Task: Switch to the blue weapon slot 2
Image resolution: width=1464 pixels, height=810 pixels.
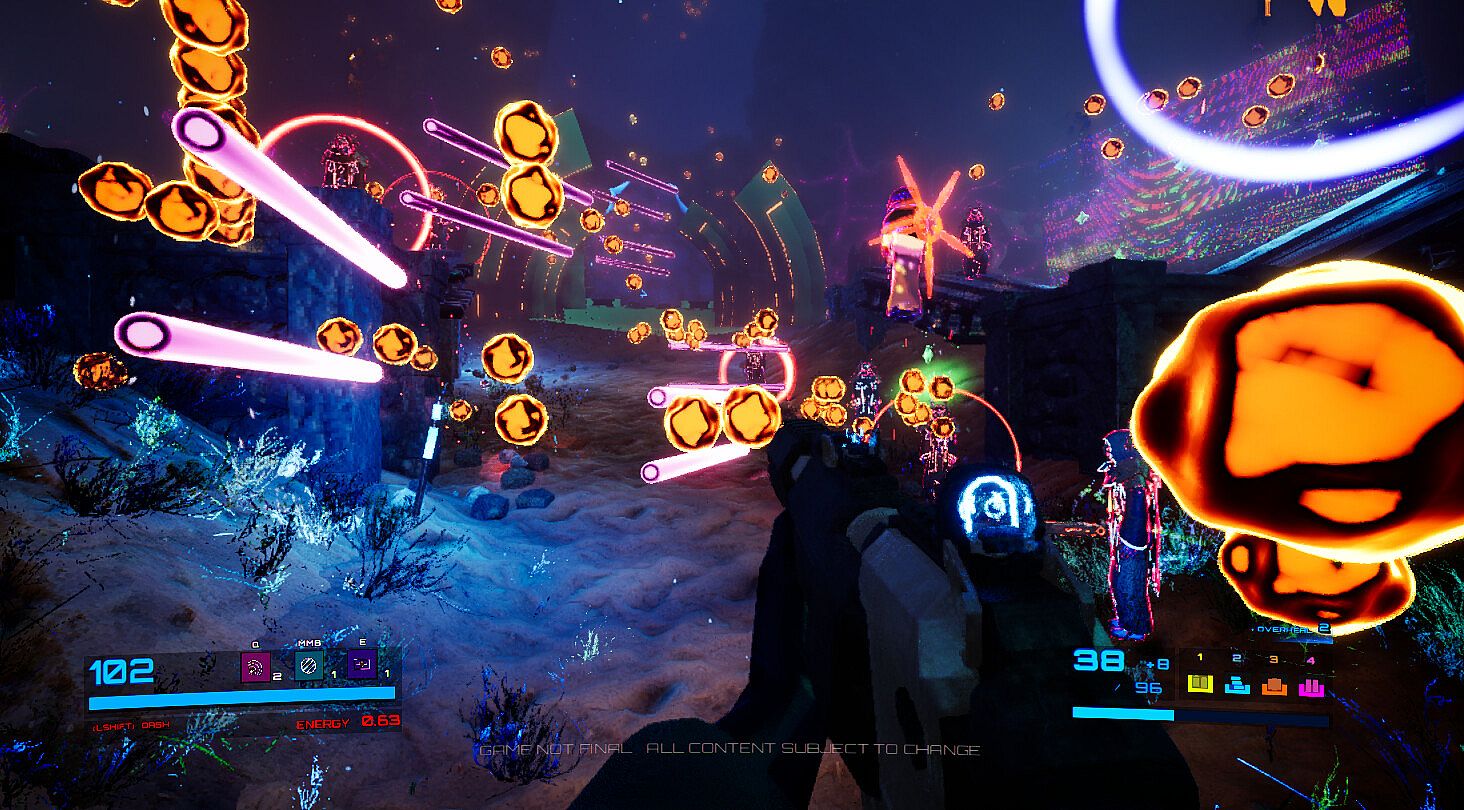Action: click(x=1236, y=685)
